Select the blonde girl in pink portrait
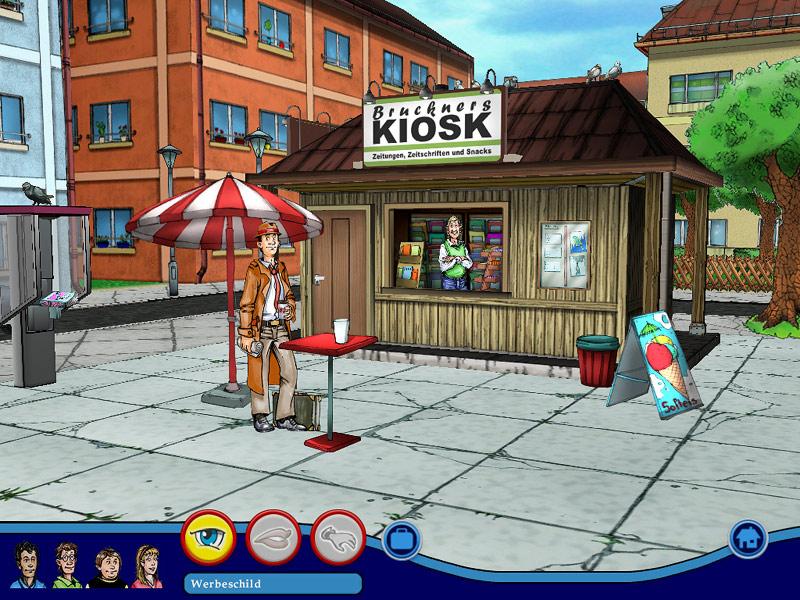Viewport: 800px width, 600px height. point(146,566)
